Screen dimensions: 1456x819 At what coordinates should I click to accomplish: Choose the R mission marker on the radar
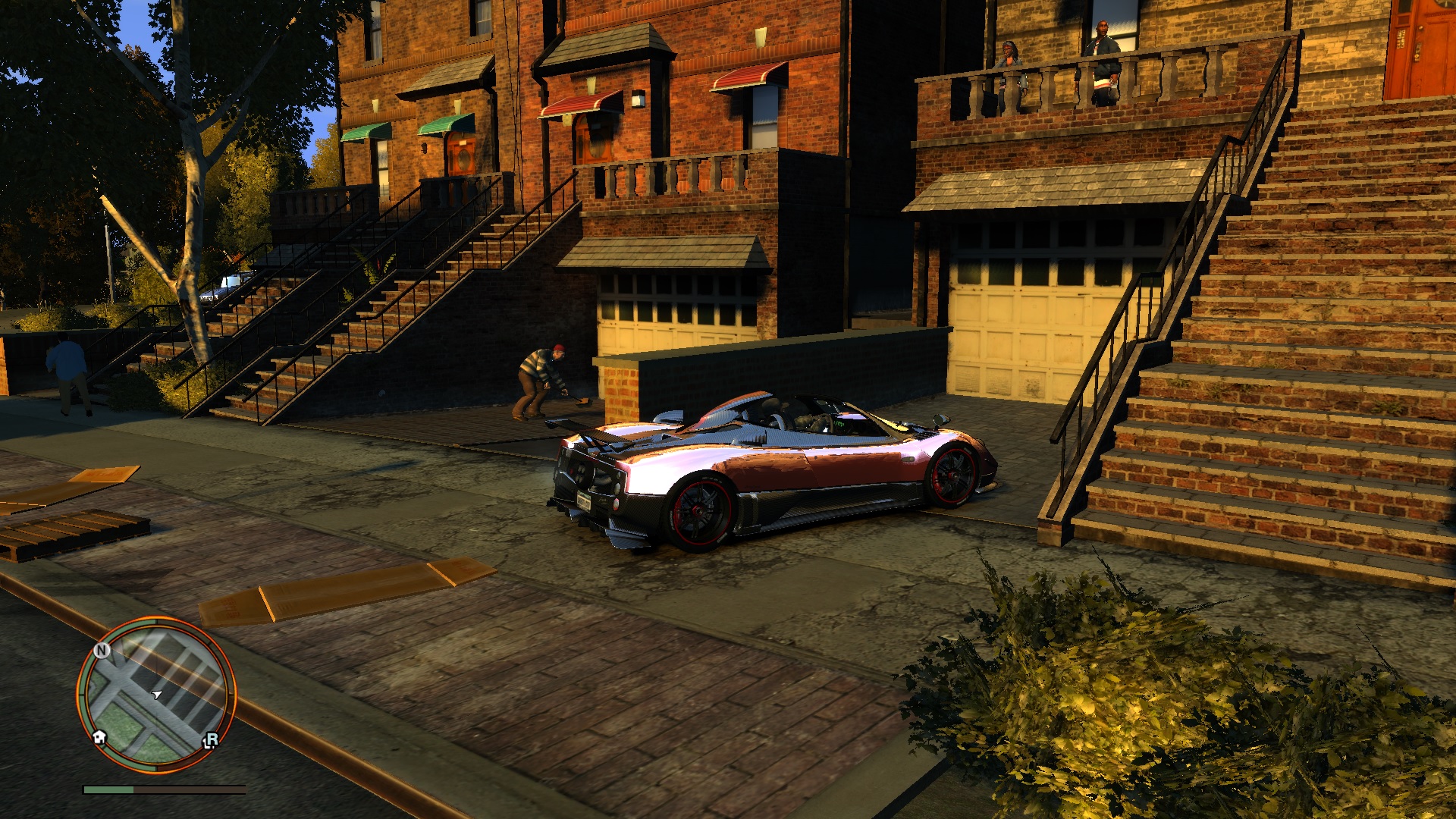[211, 739]
